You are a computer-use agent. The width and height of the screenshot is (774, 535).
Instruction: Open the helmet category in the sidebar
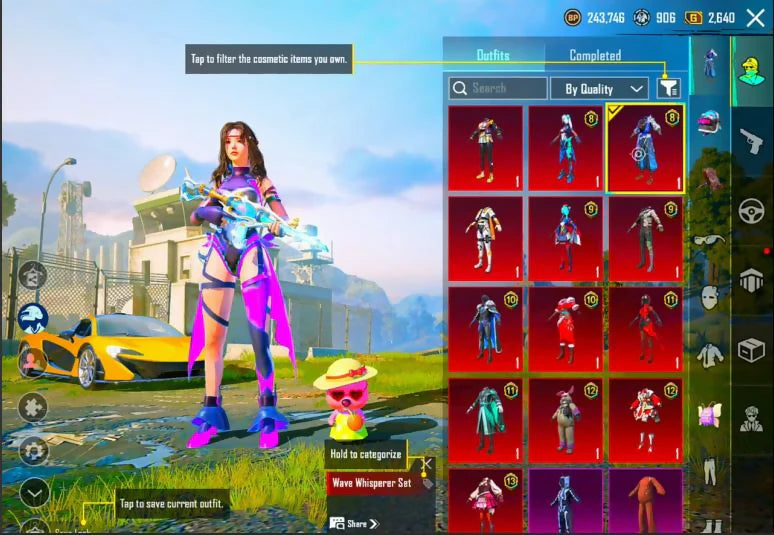[x=710, y=122]
